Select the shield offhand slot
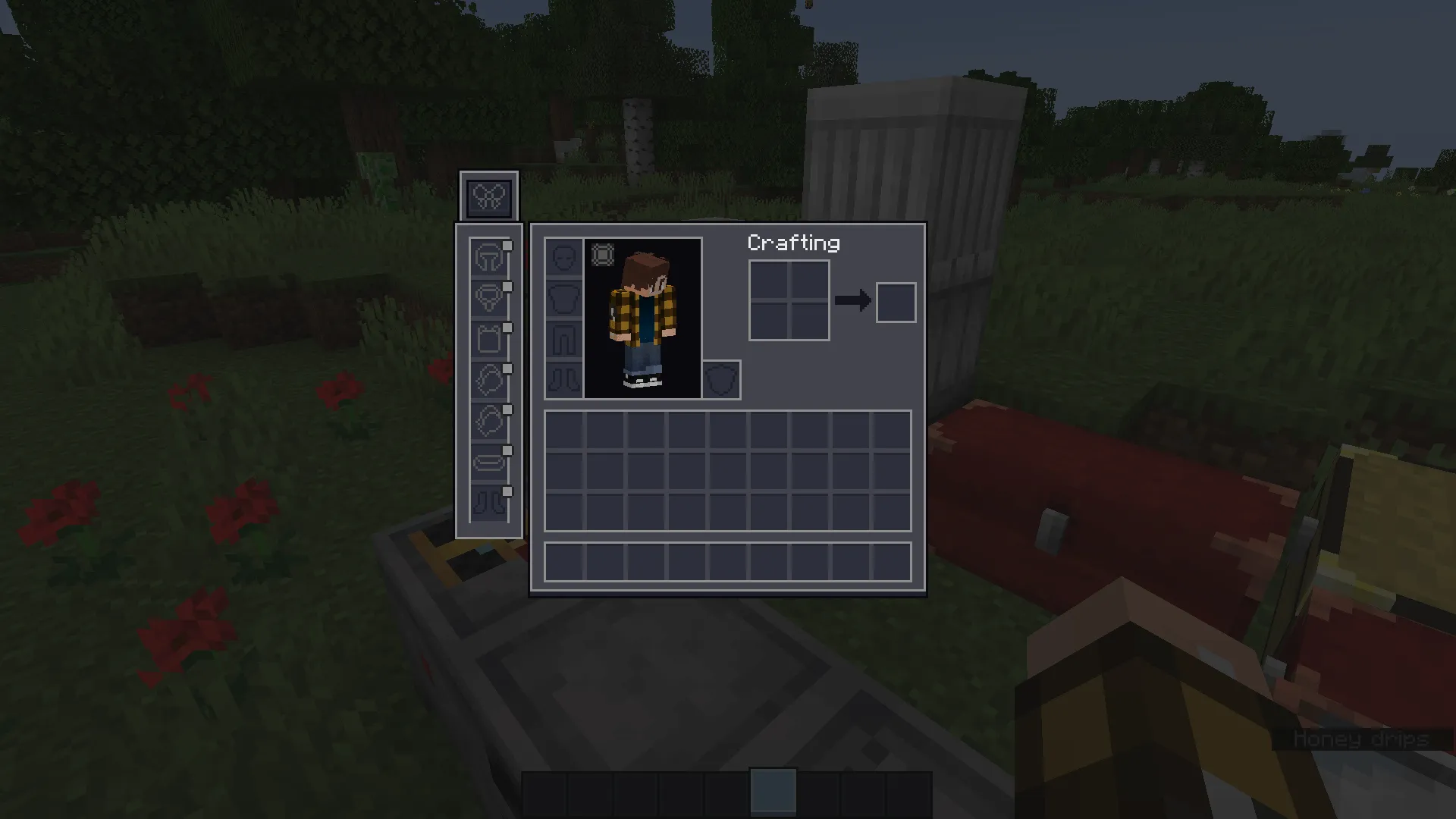The image size is (1456, 819). 722,380
